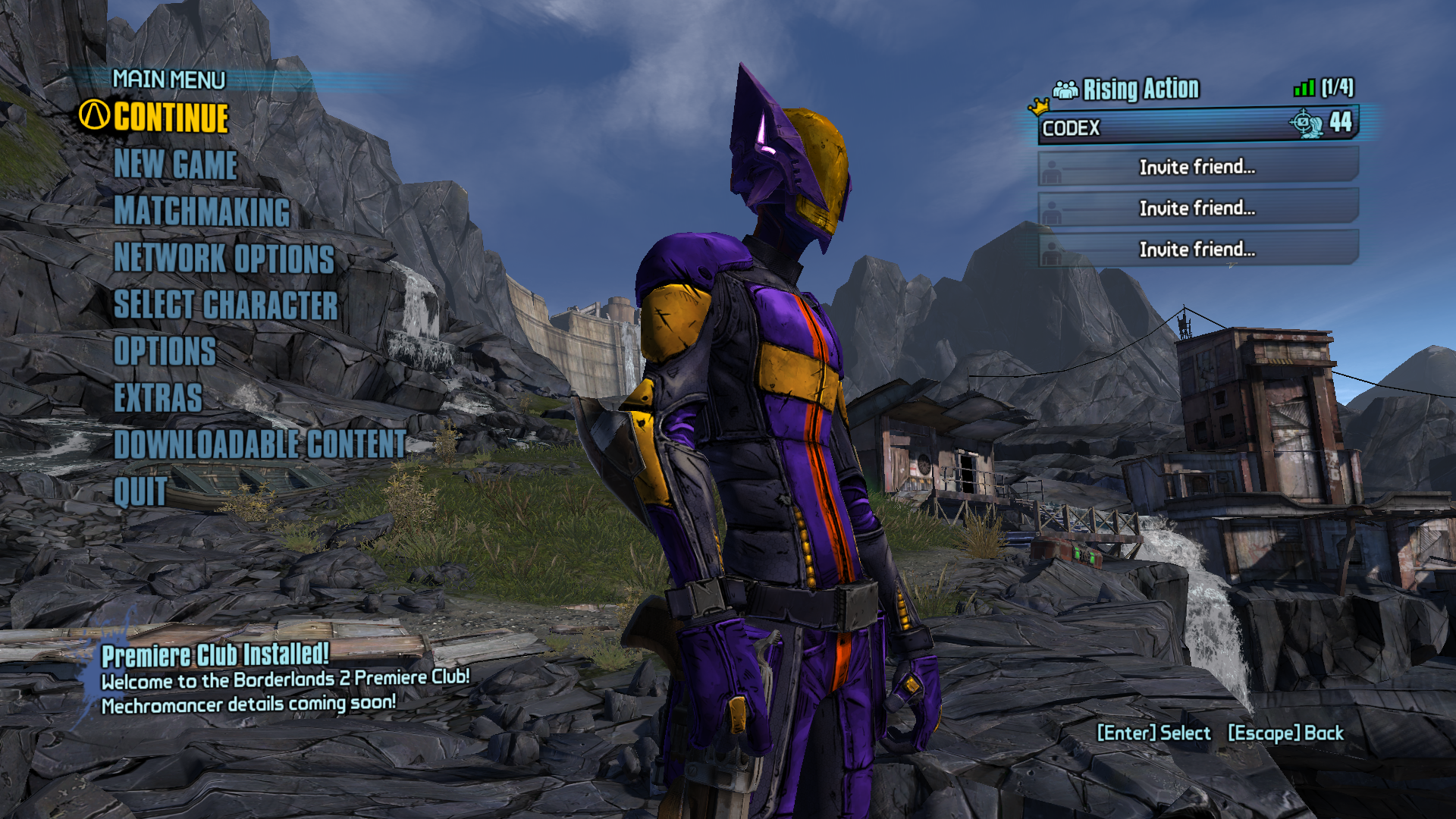Open Downloadable Content
Screen dimensions: 1456x819
point(260,444)
